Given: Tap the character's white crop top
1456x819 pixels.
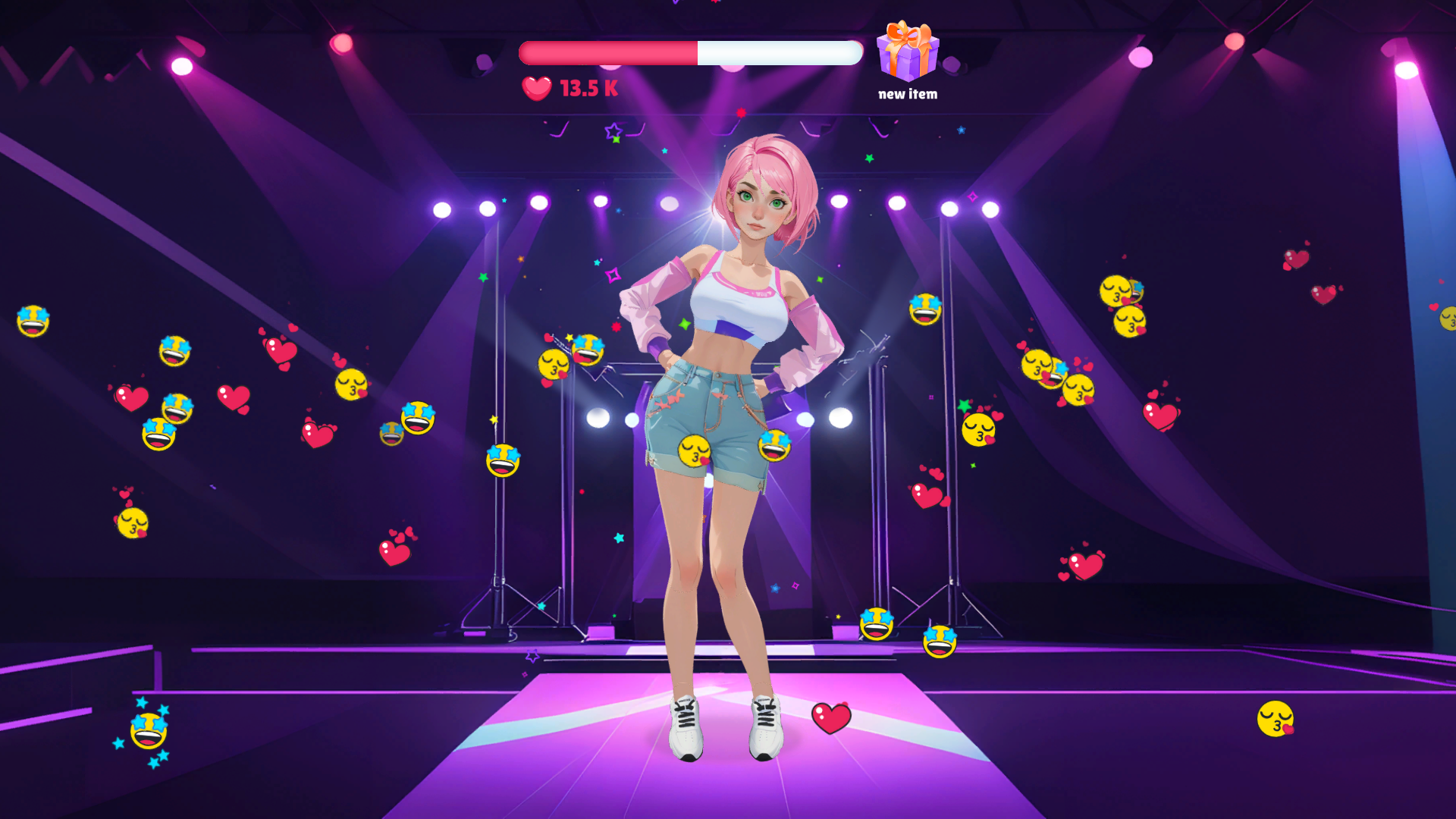Looking at the screenshot, I should coord(739,303).
